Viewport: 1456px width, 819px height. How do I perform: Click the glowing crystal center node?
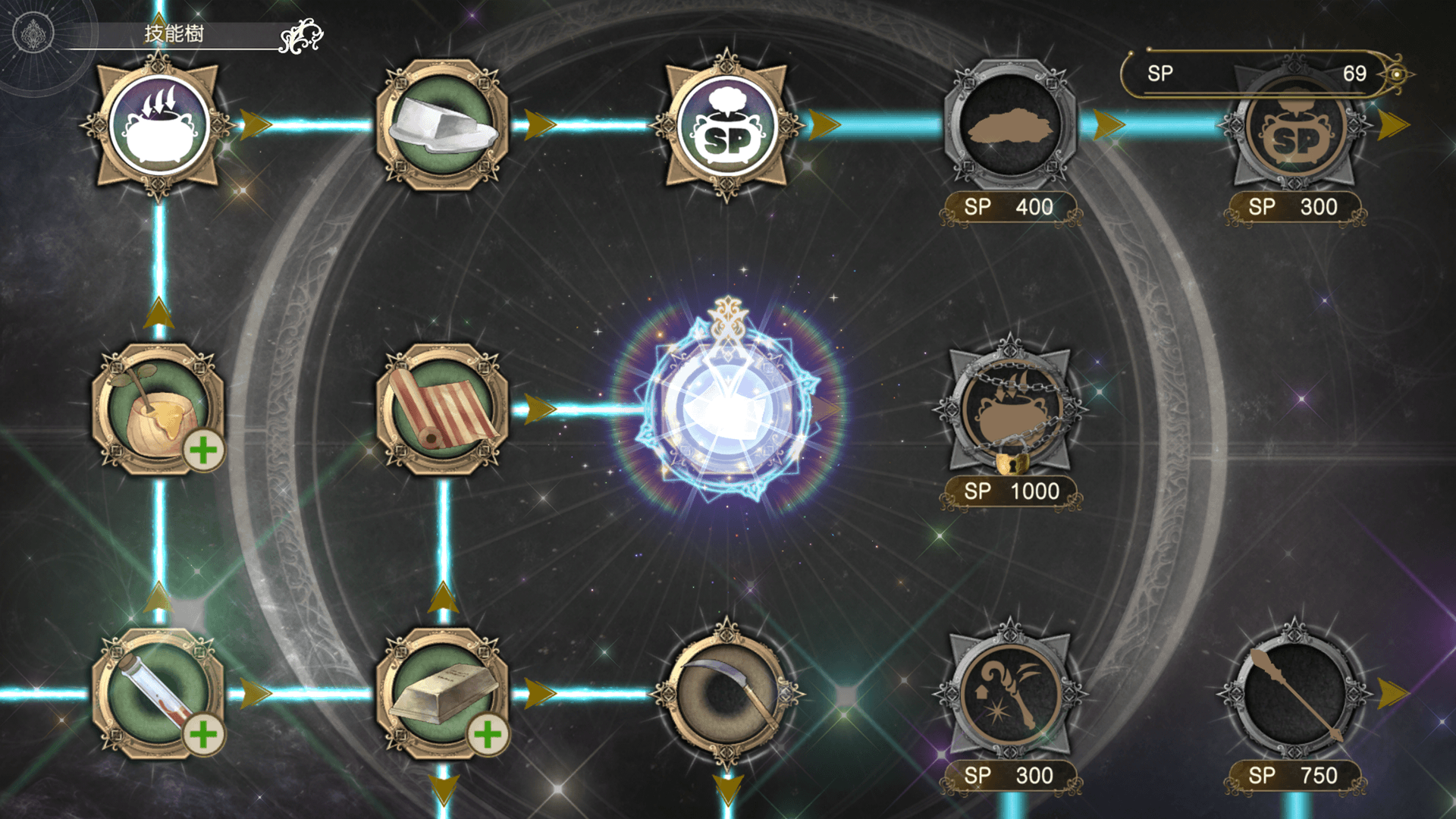tap(726, 409)
